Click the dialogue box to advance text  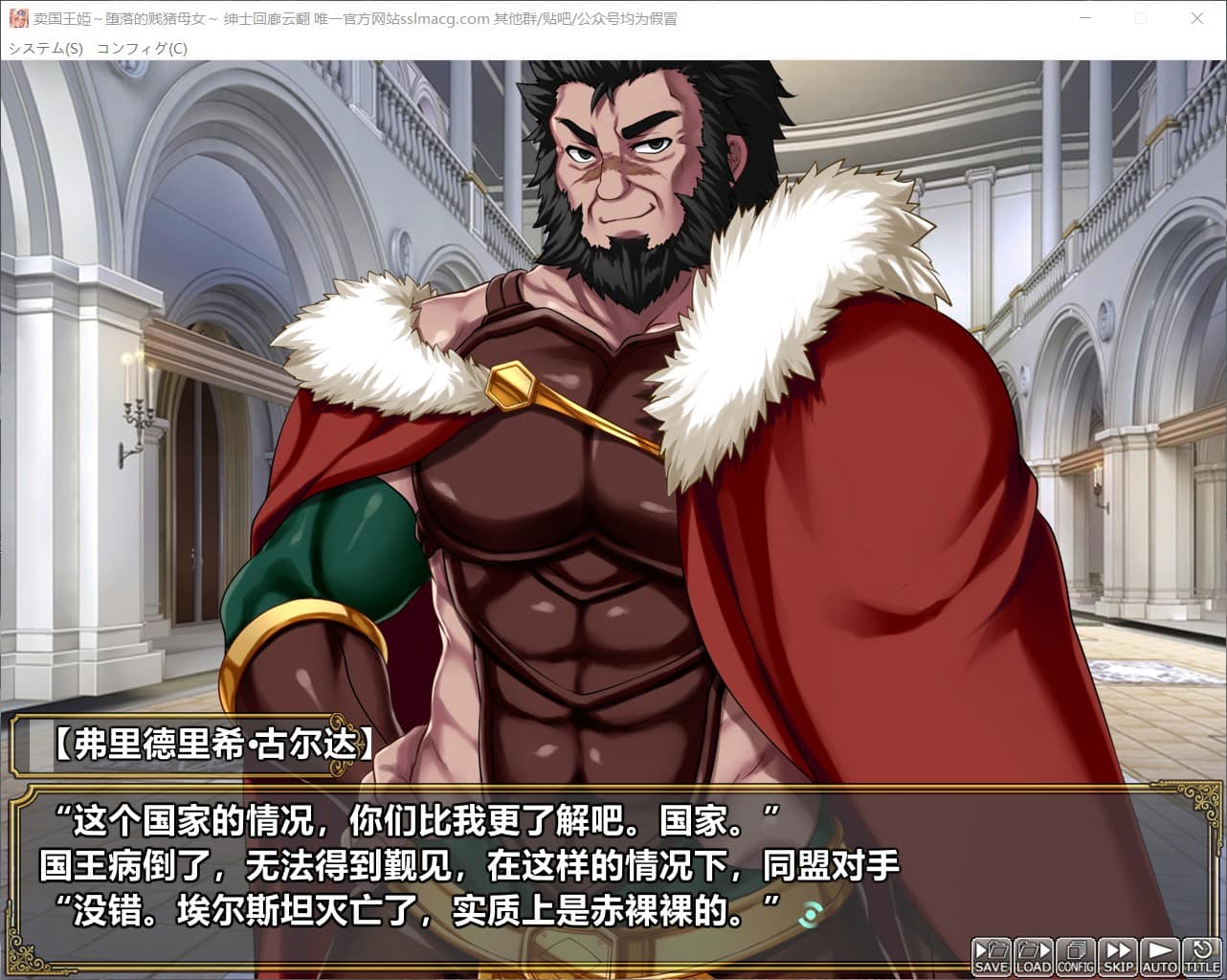click(x=479, y=866)
